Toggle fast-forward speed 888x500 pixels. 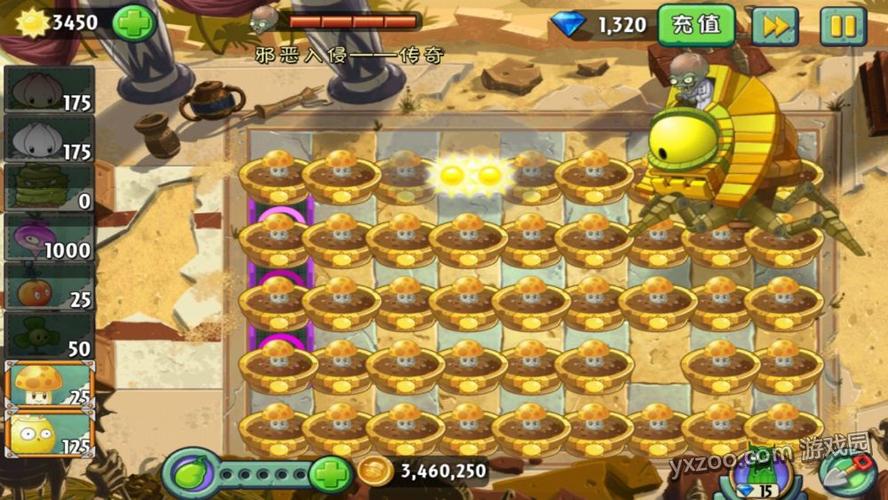pyautogui.click(x=775, y=25)
